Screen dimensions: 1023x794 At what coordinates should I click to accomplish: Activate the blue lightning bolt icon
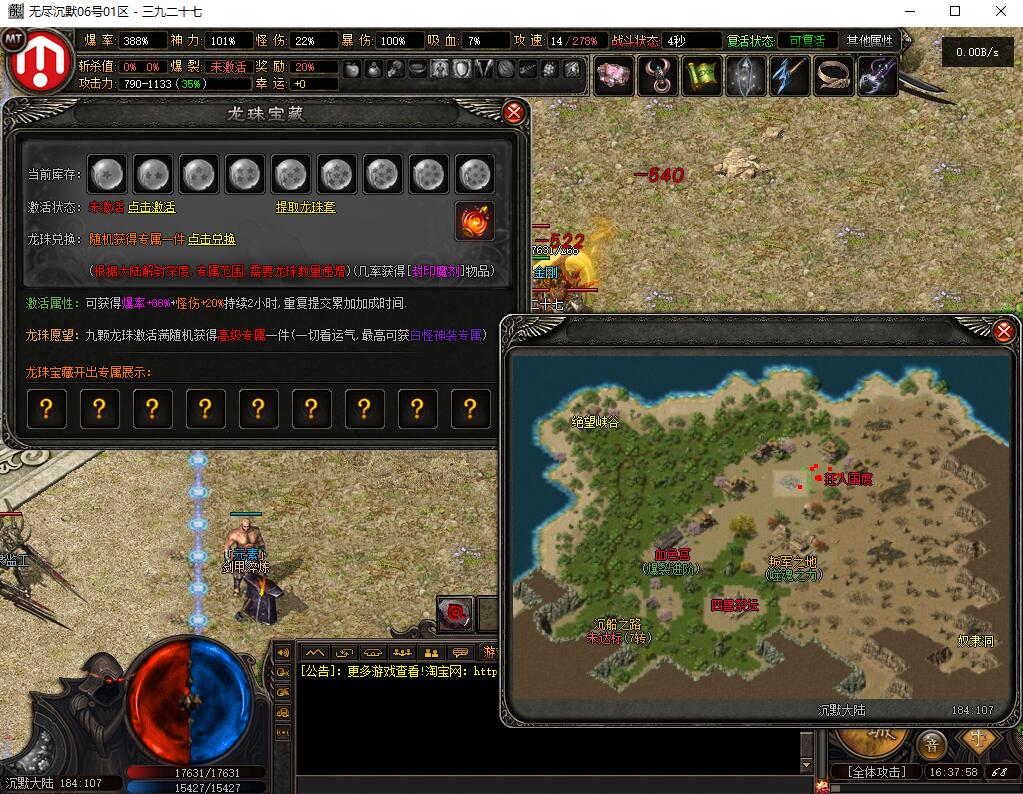point(789,76)
